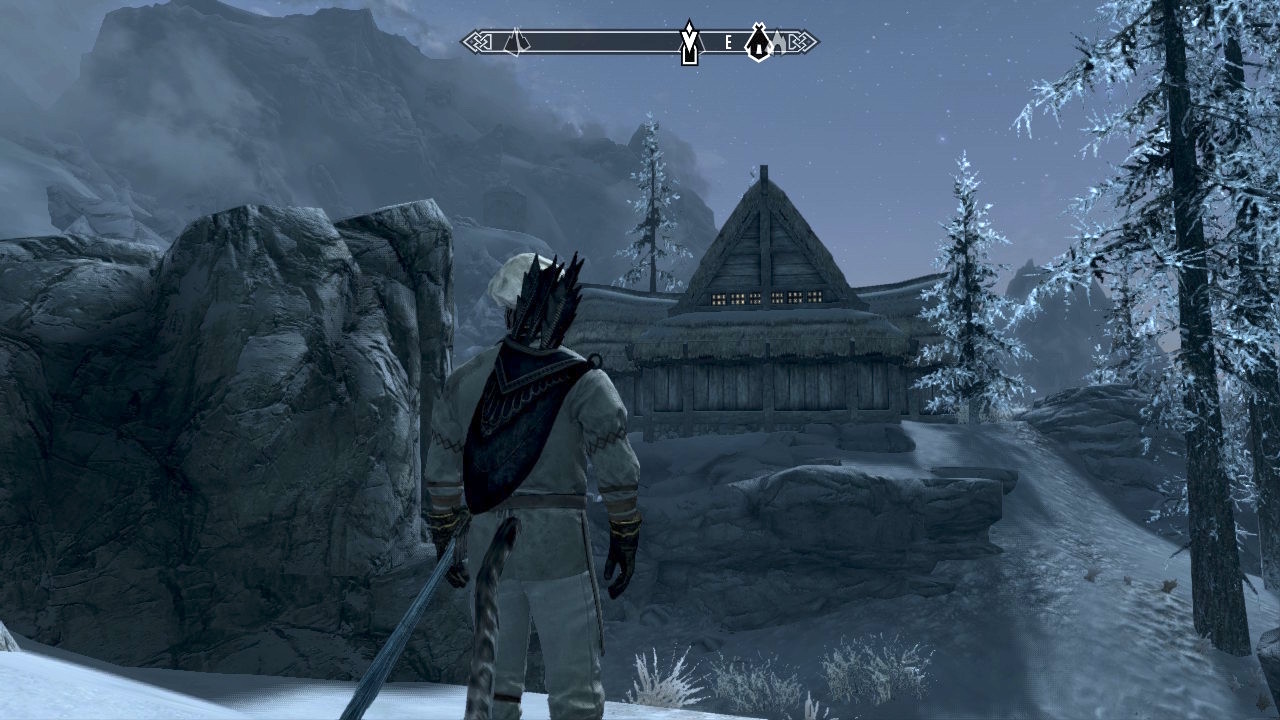Click the mountain peak marker on the compass
The height and width of the screenshot is (720, 1280).
[514, 42]
